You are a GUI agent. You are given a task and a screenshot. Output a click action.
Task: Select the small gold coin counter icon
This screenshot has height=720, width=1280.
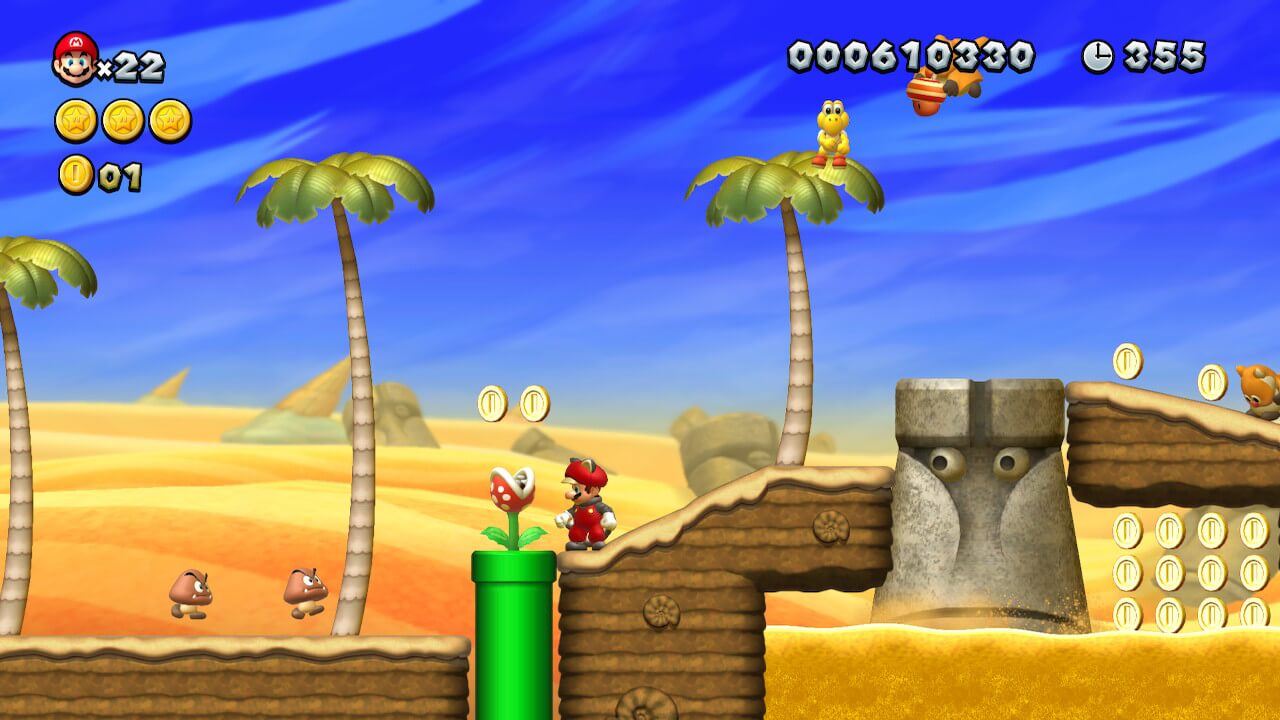tap(76, 175)
